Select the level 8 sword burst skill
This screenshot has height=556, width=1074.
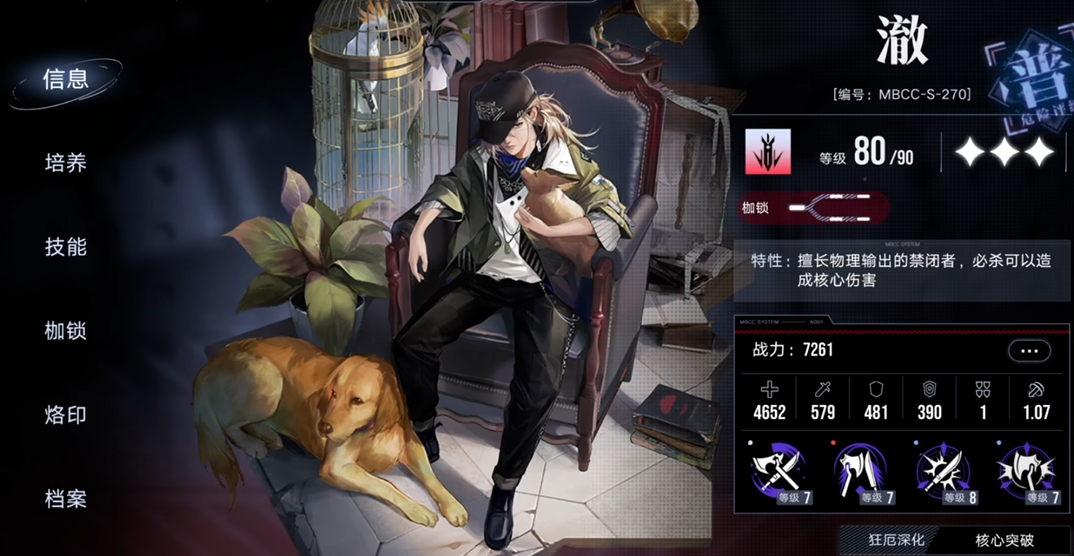pyautogui.click(x=943, y=471)
